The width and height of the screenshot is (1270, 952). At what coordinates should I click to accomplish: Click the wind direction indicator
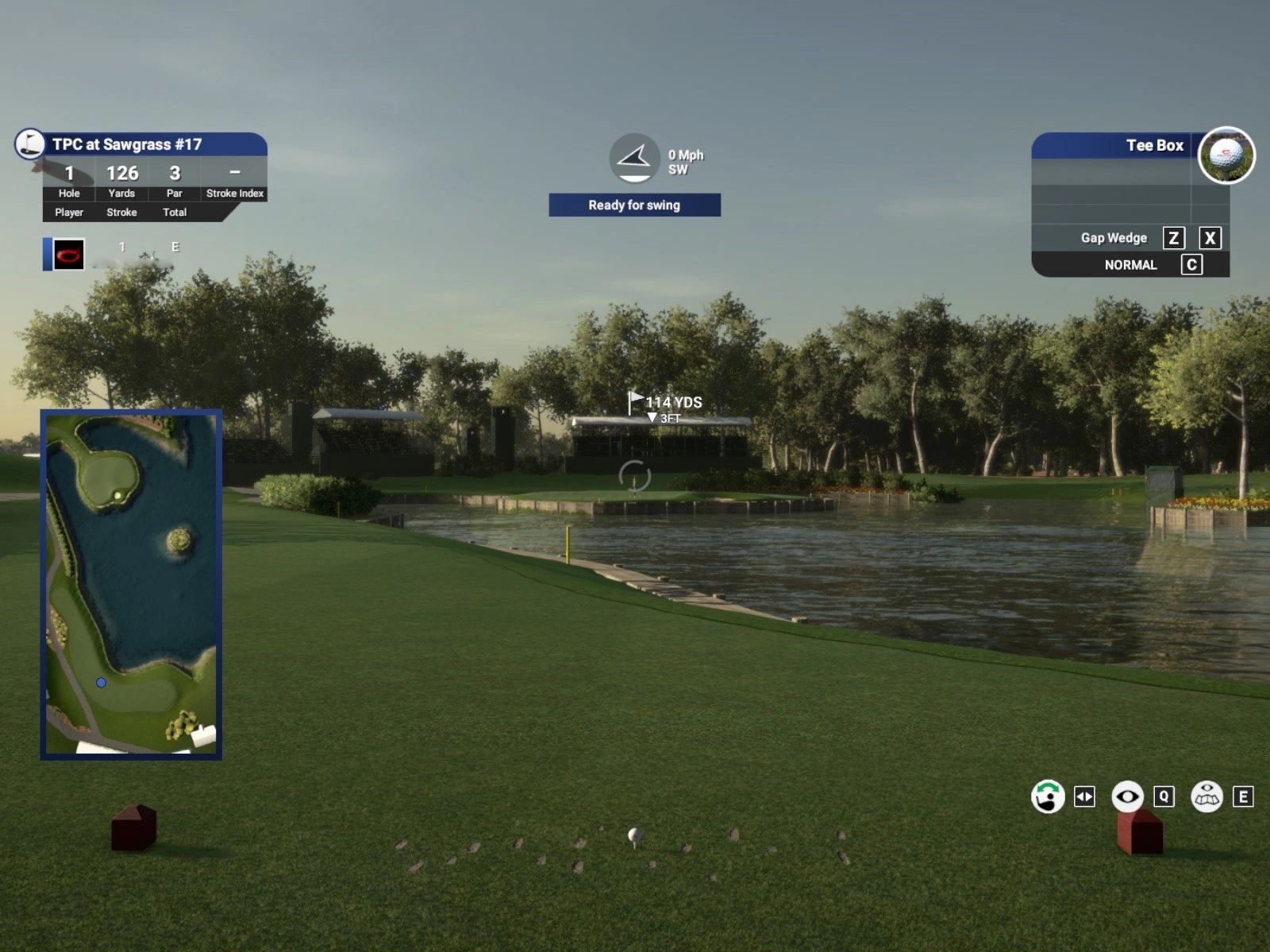point(634,158)
